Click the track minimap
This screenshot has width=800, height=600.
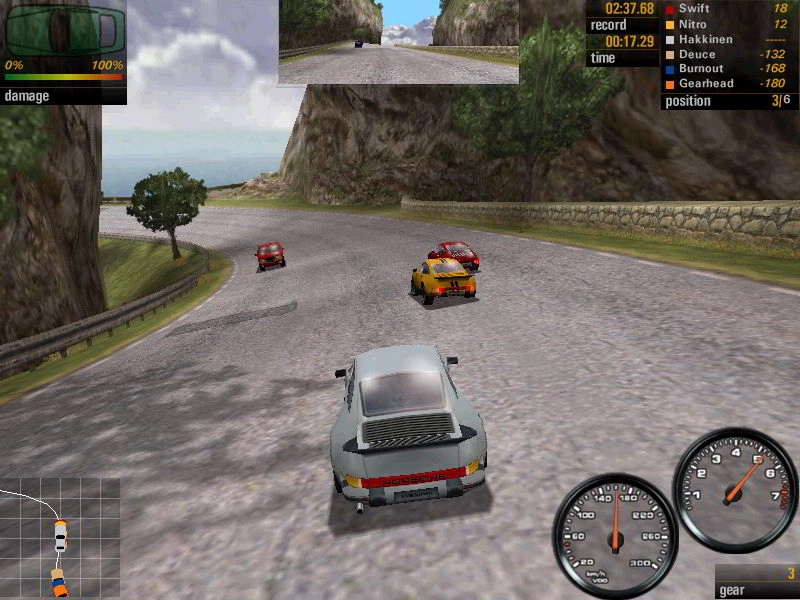[60, 538]
